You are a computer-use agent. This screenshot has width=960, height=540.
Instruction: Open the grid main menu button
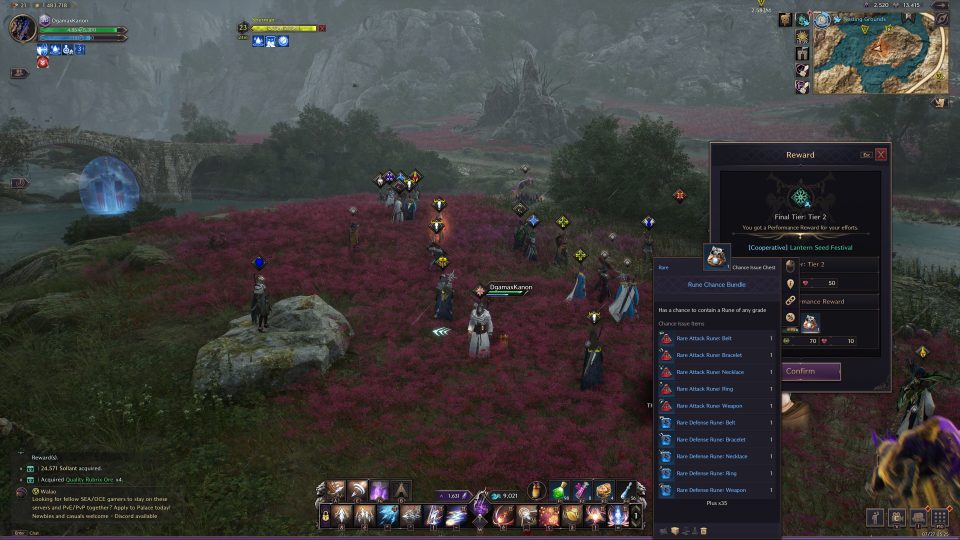[x=939, y=517]
